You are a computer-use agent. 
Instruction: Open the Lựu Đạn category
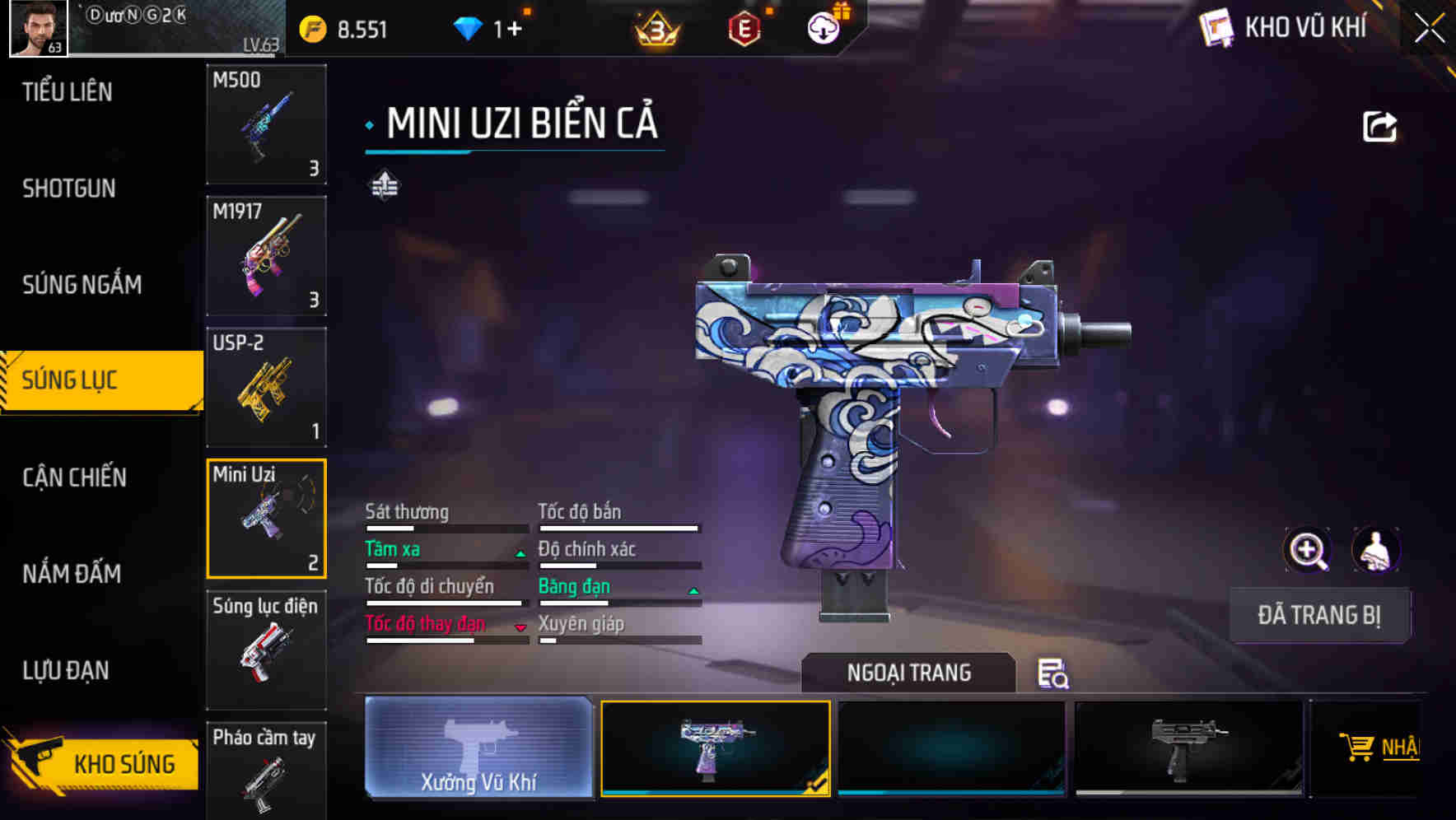[66, 670]
